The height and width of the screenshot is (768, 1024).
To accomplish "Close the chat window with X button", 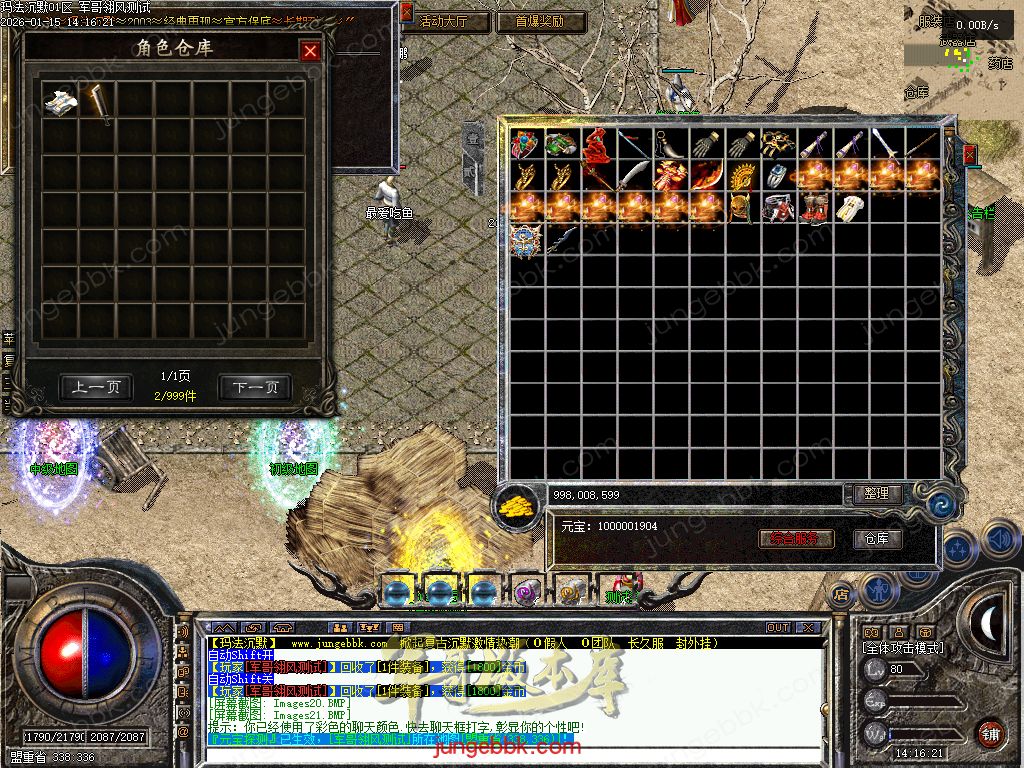I will 808,628.
